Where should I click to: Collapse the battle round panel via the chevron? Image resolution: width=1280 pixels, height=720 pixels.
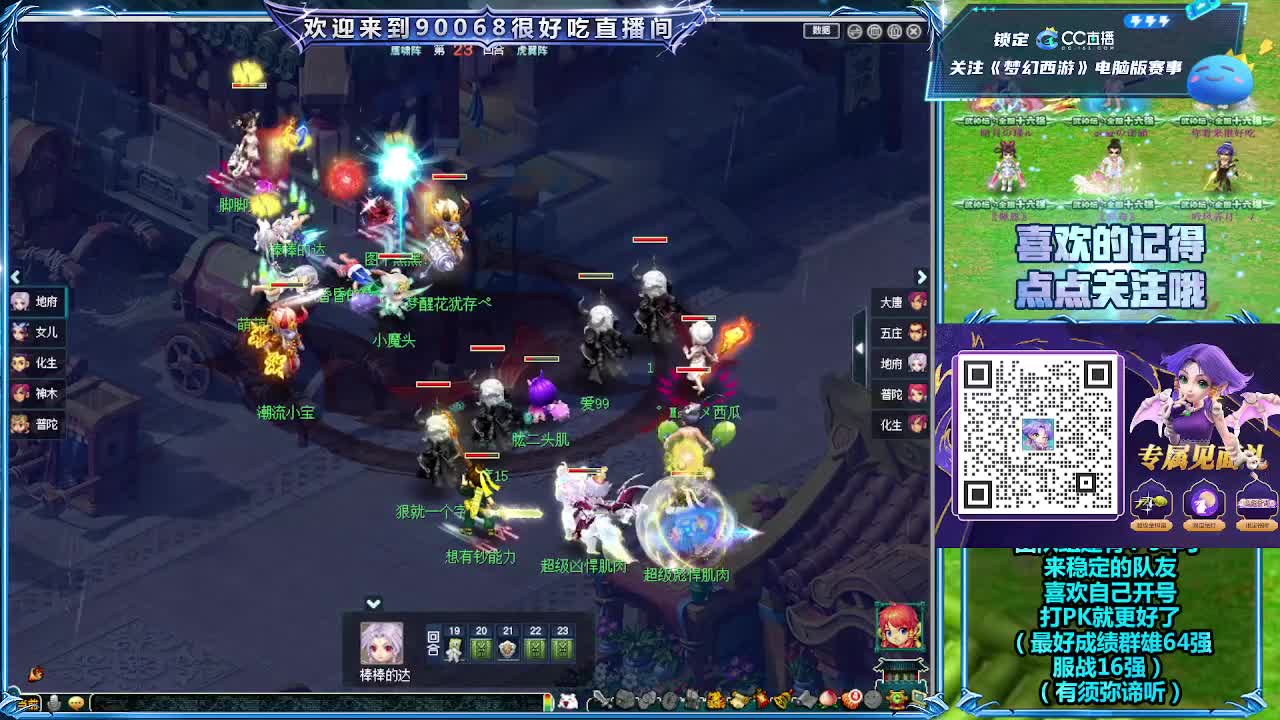(x=373, y=603)
